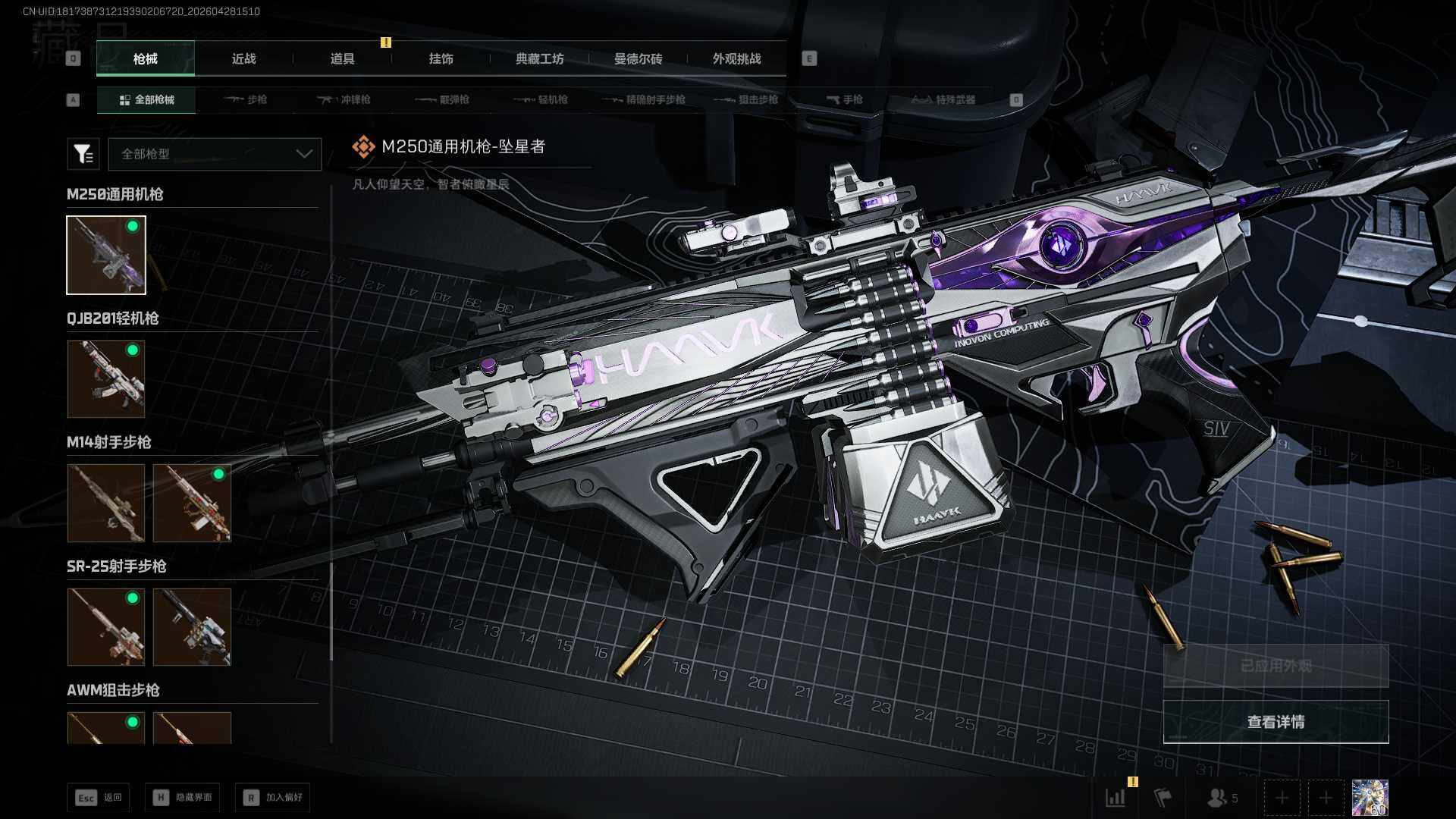Open the 道具 items tab

(342, 59)
